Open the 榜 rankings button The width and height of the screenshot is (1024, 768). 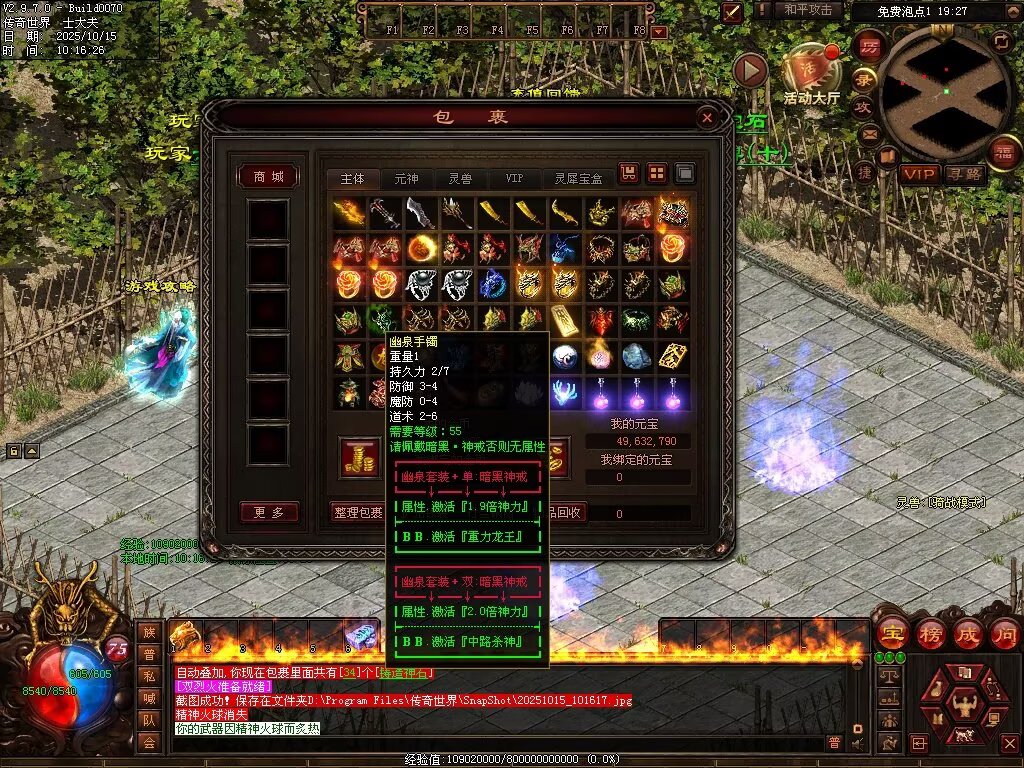point(930,634)
